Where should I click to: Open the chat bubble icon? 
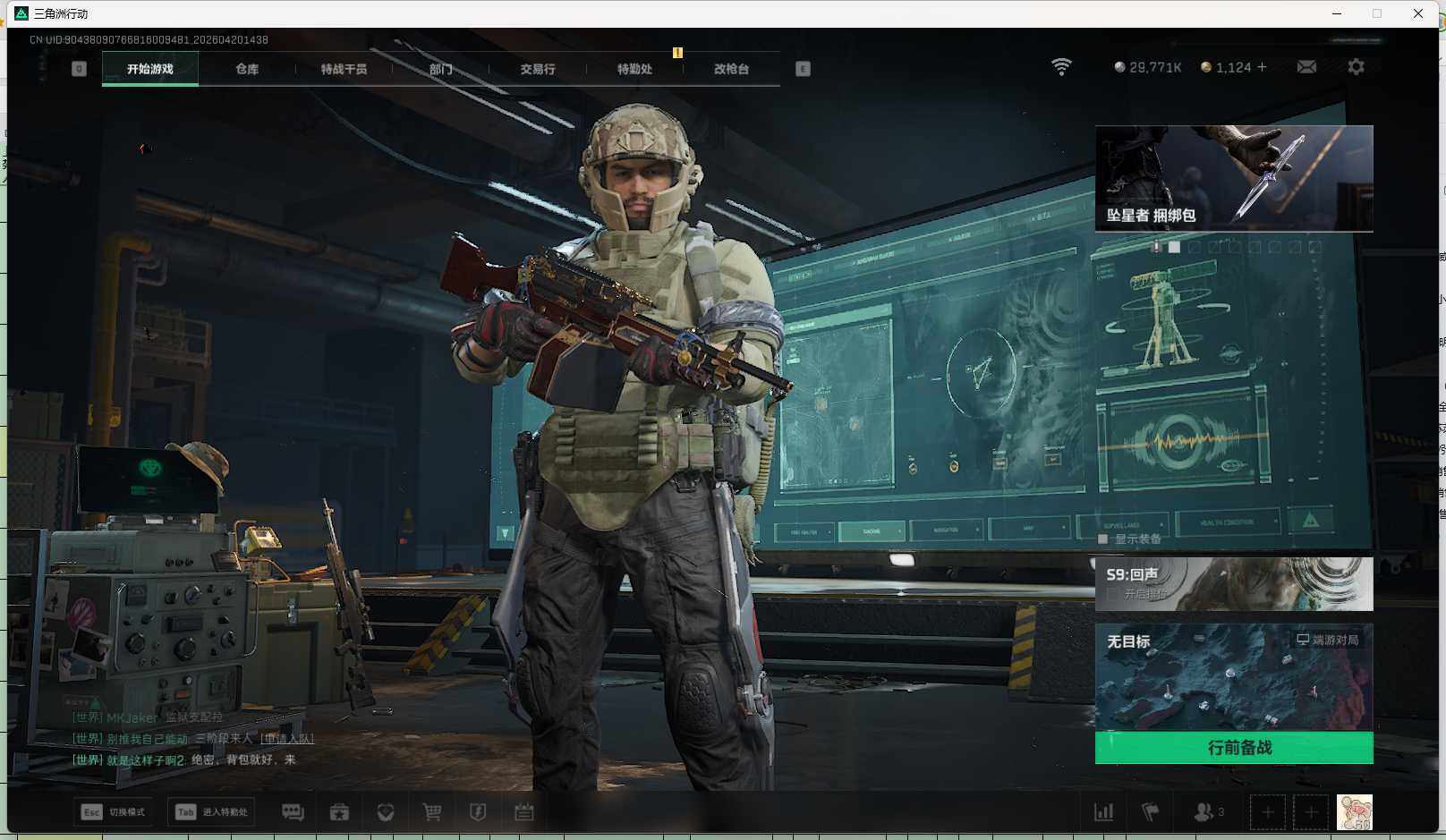pos(293,812)
